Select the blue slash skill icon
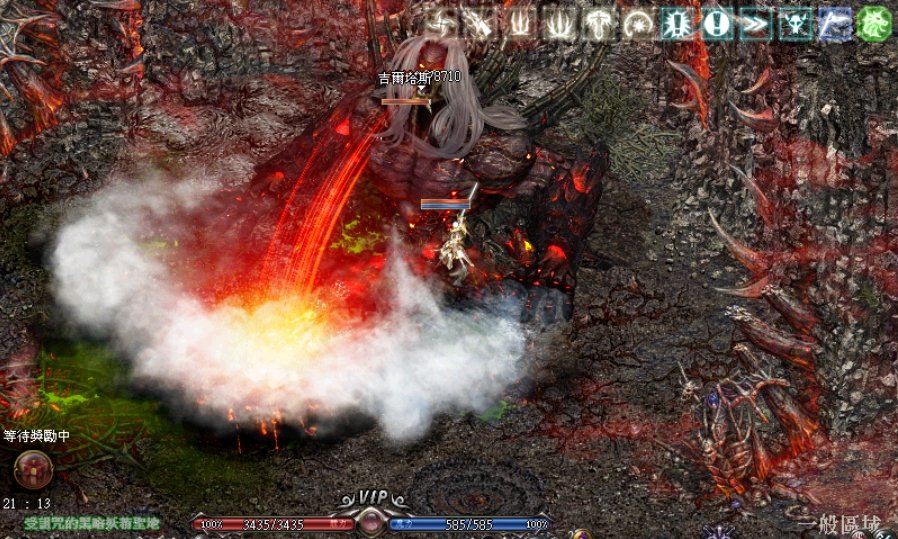 pos(834,24)
